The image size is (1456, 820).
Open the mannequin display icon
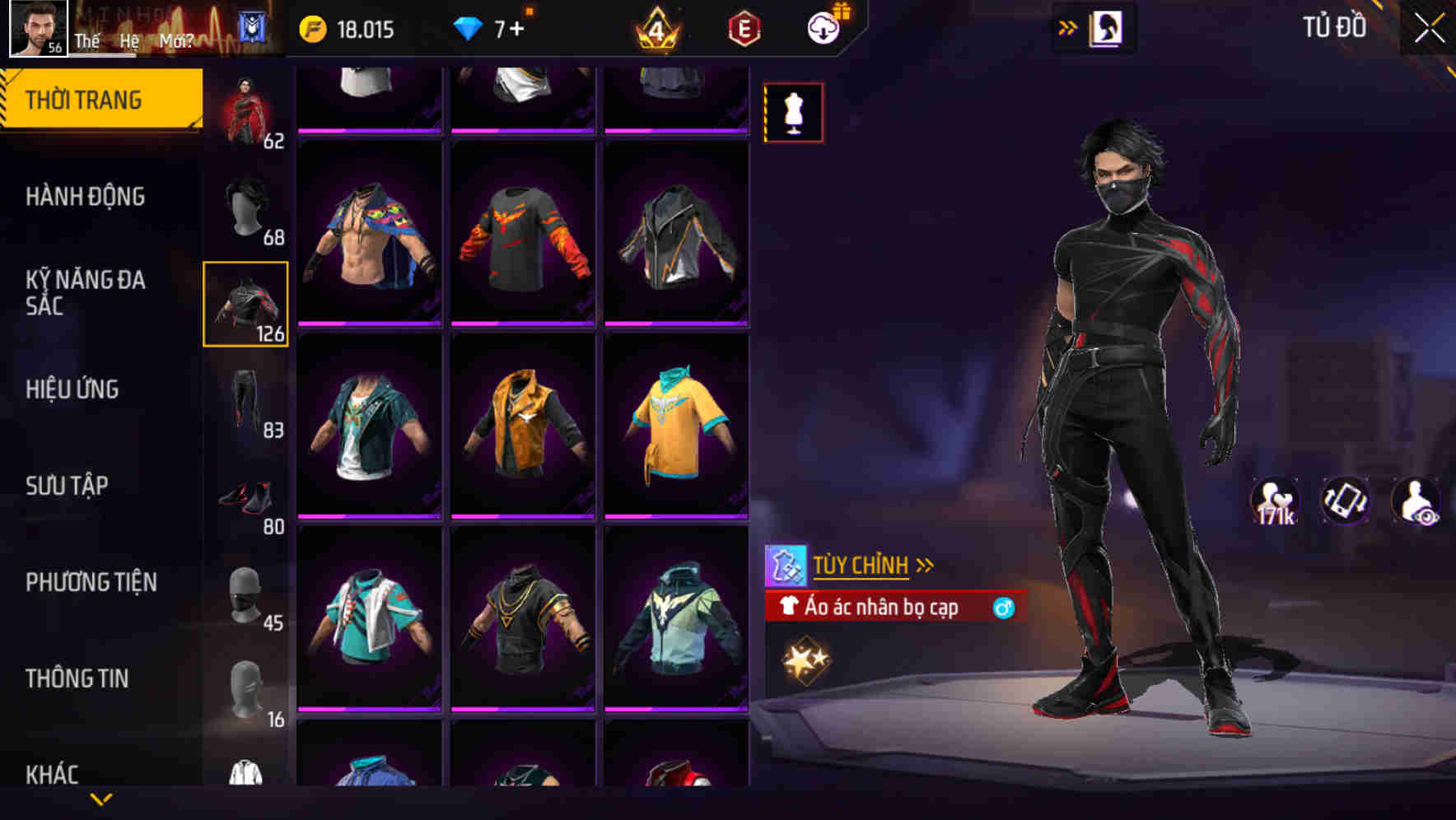pos(793,112)
